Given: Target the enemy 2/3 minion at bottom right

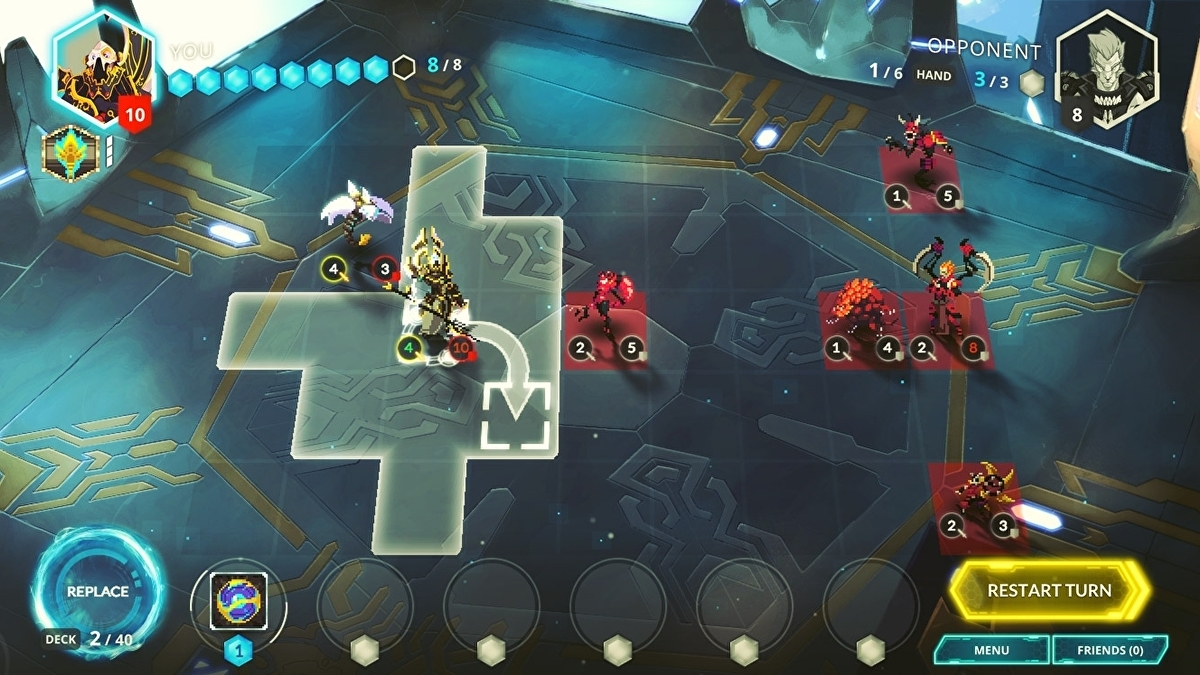Looking at the screenshot, I should 975,495.
